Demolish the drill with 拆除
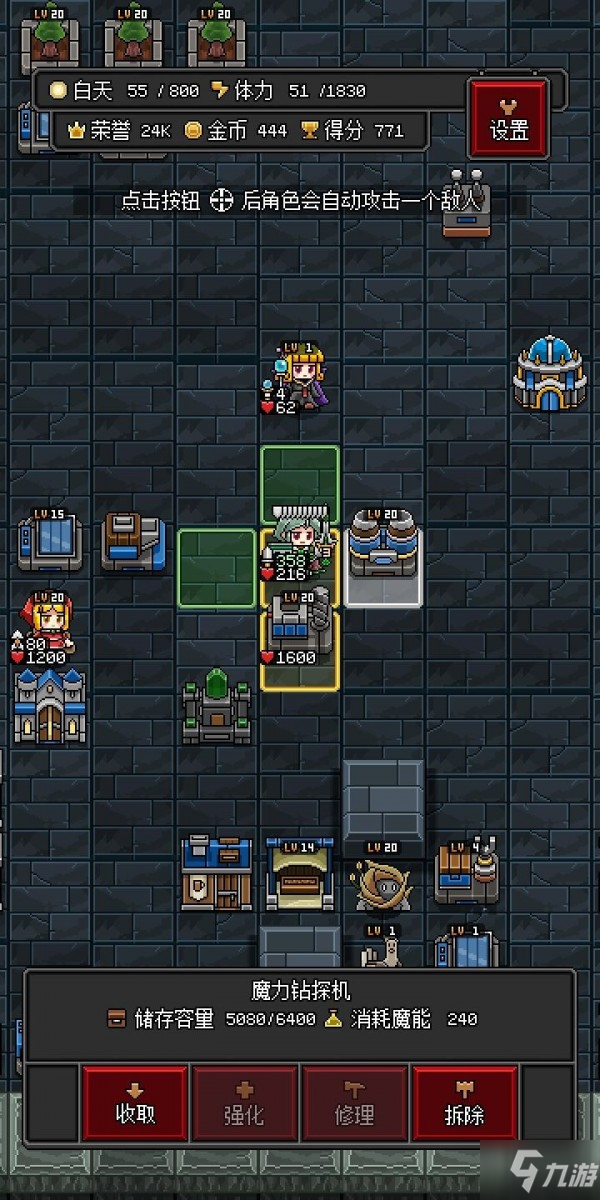This screenshot has width=600, height=1200. (x=465, y=1102)
